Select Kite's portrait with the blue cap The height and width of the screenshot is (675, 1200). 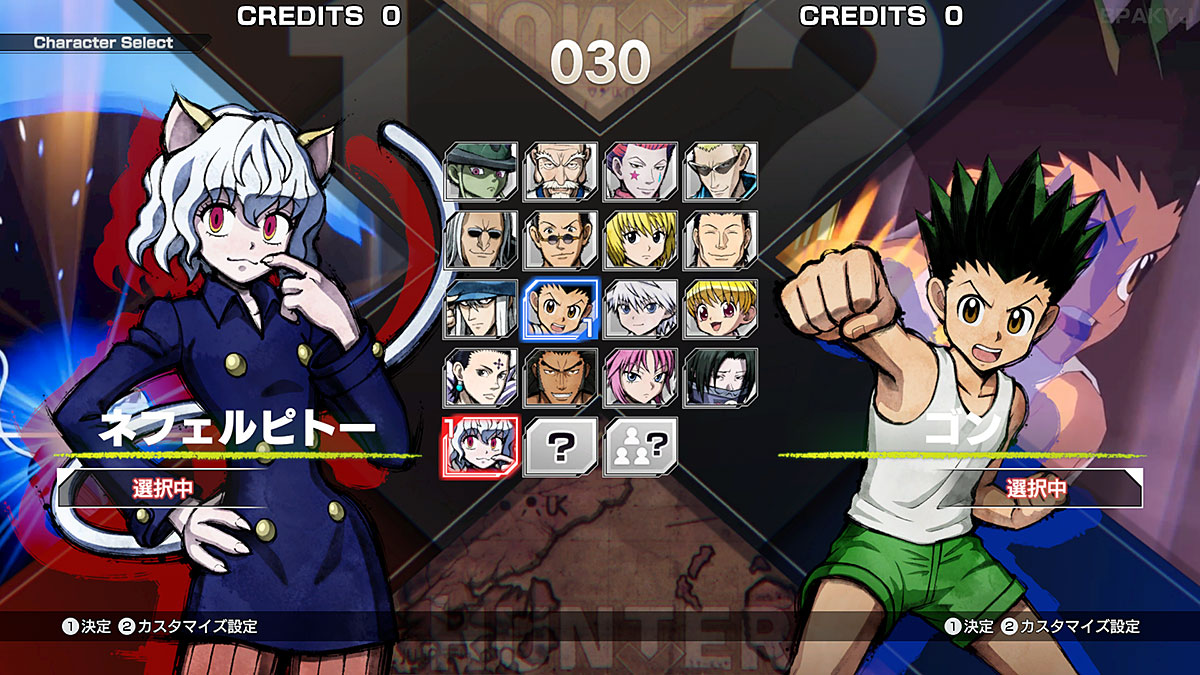(x=481, y=308)
